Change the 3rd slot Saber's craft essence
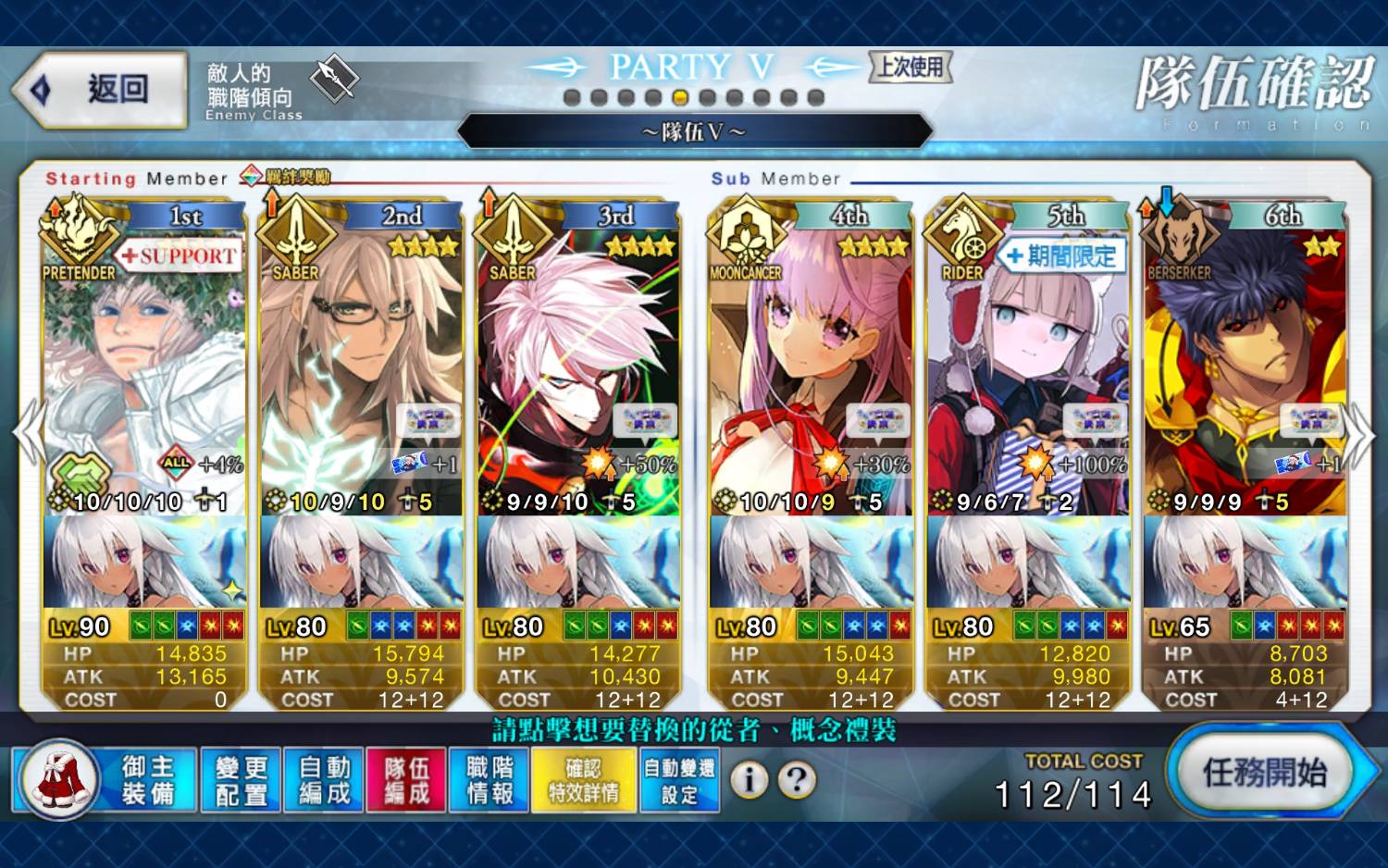1388x868 pixels. pos(578,562)
